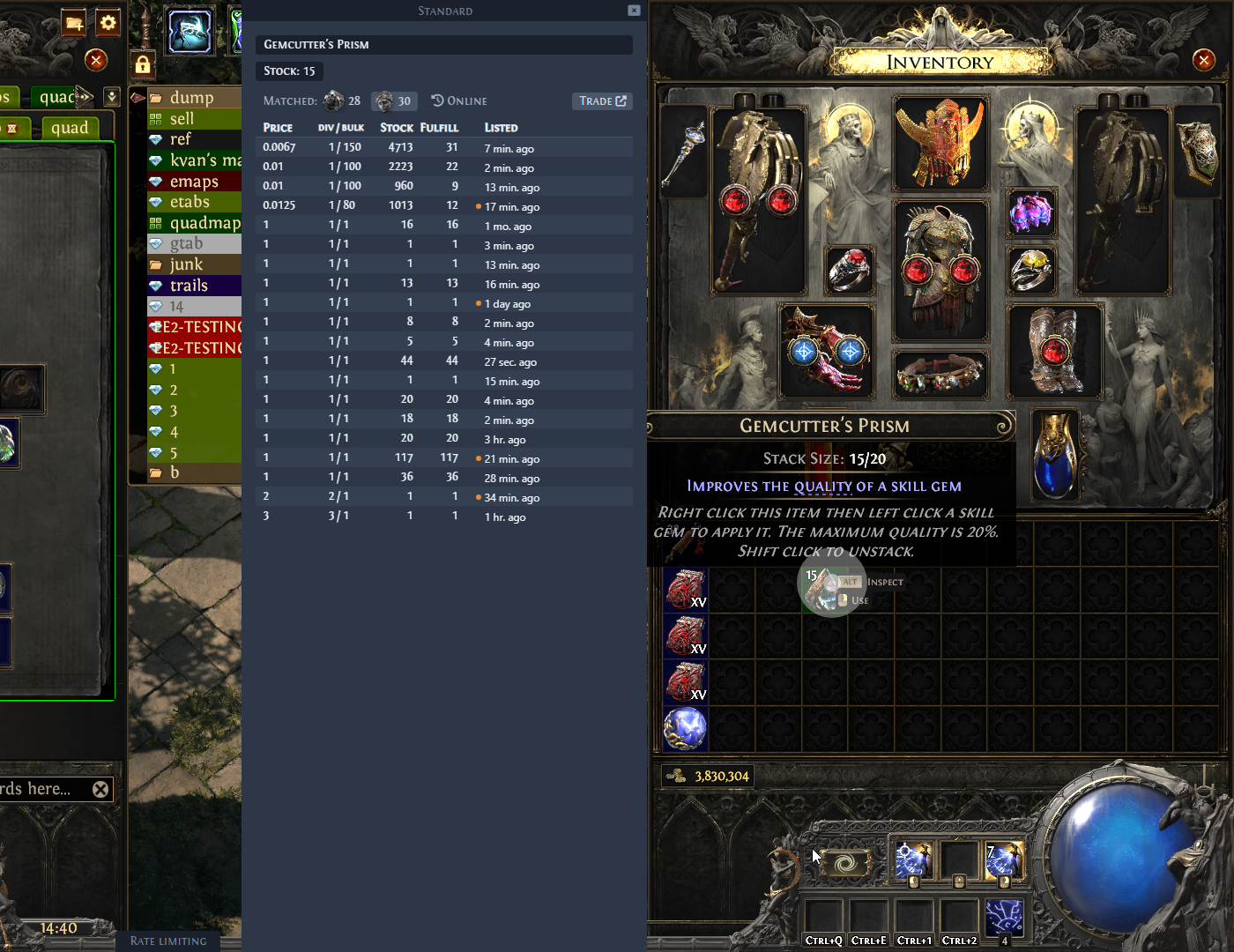Click the grid icon next to the sell tab
This screenshot has height=952, width=1234.
click(156, 118)
